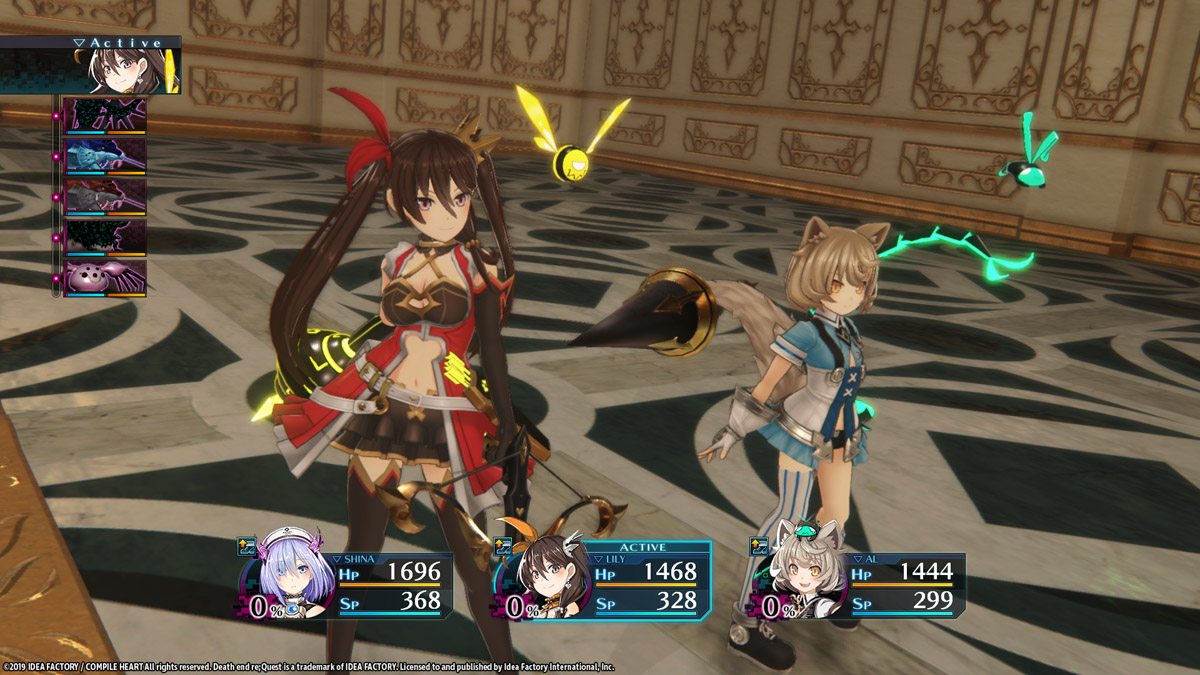Select the pink spider enemy in turn order

(105, 277)
